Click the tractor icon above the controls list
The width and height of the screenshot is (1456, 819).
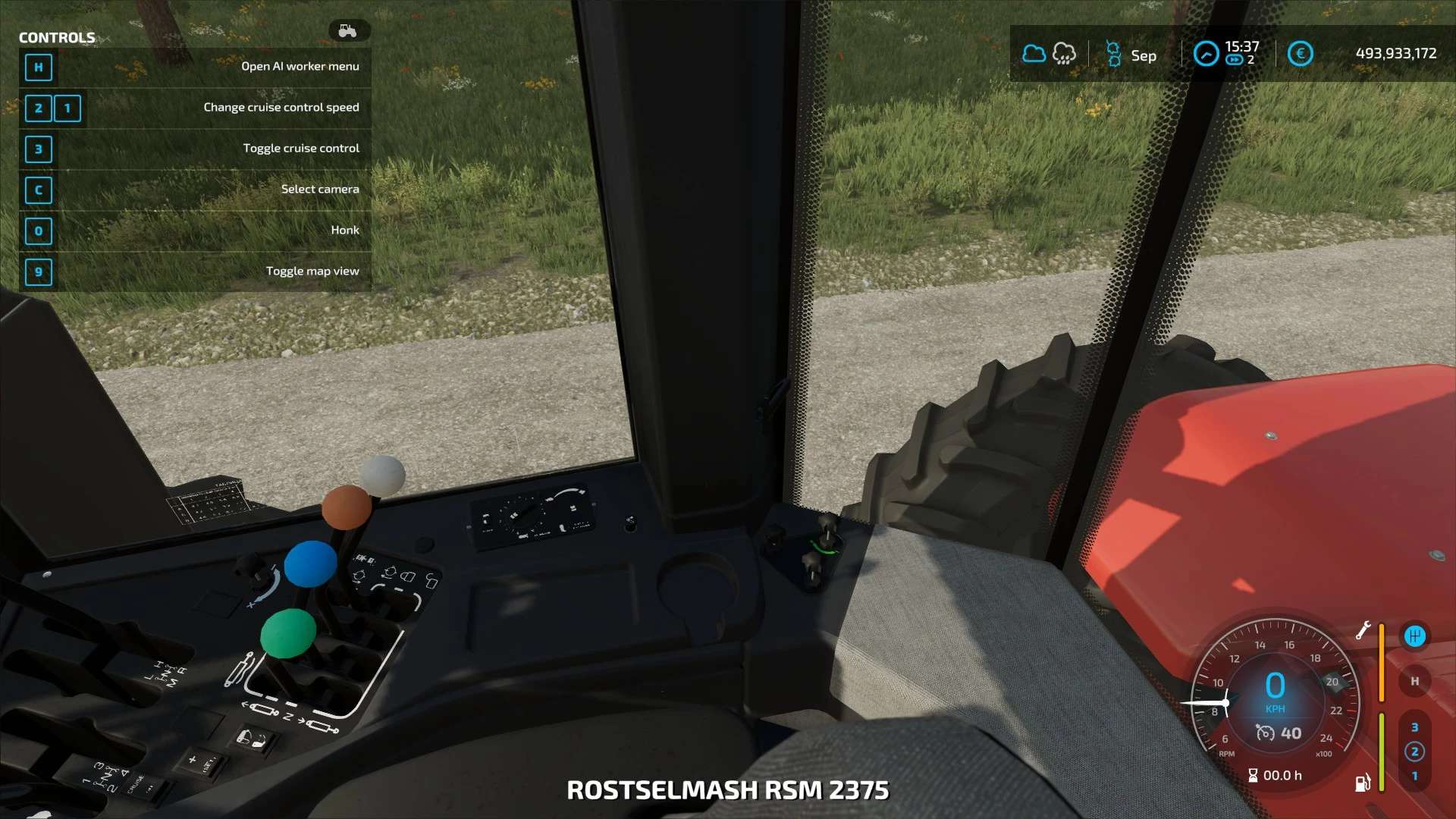click(348, 31)
